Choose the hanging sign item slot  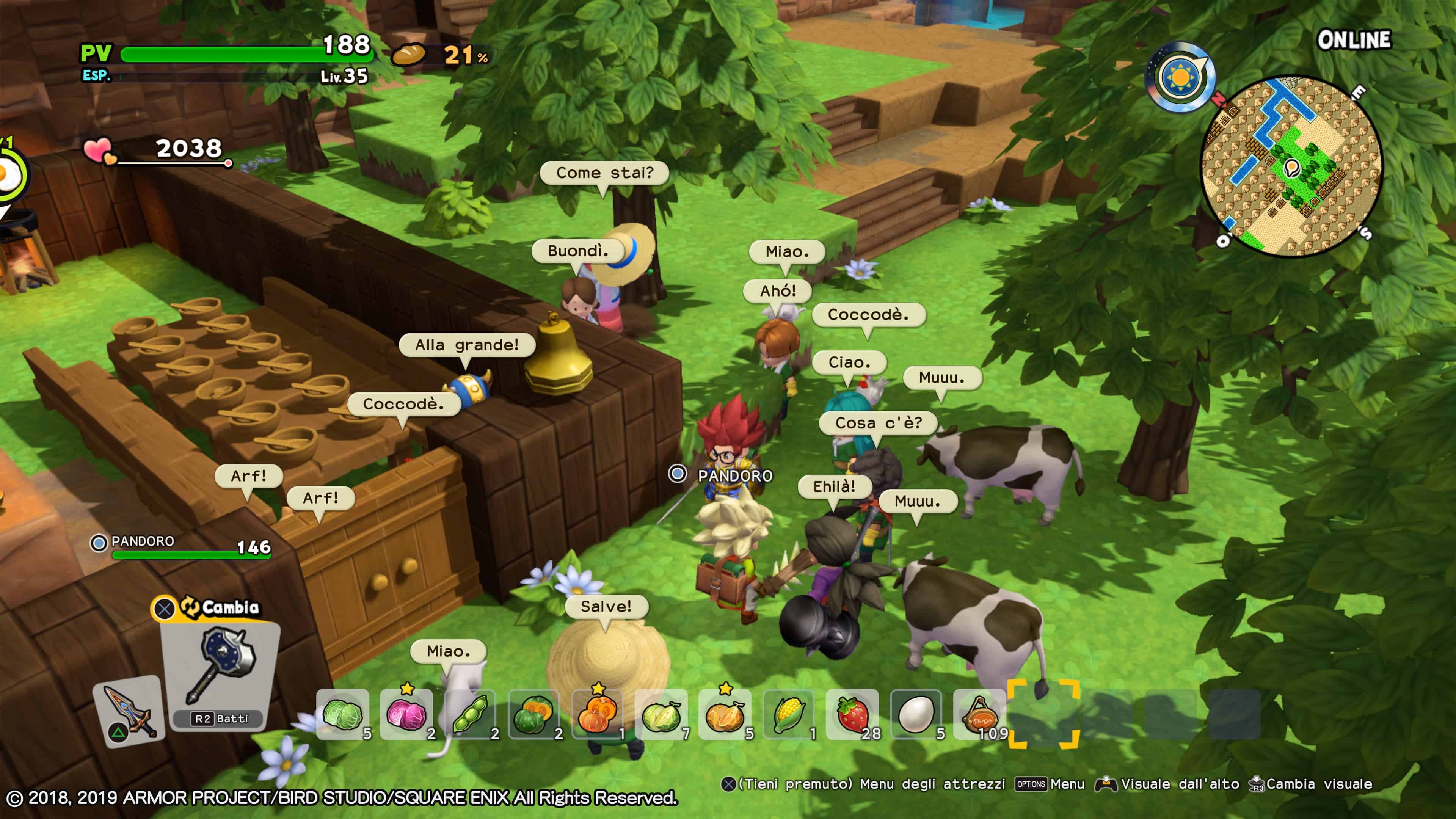point(980,714)
